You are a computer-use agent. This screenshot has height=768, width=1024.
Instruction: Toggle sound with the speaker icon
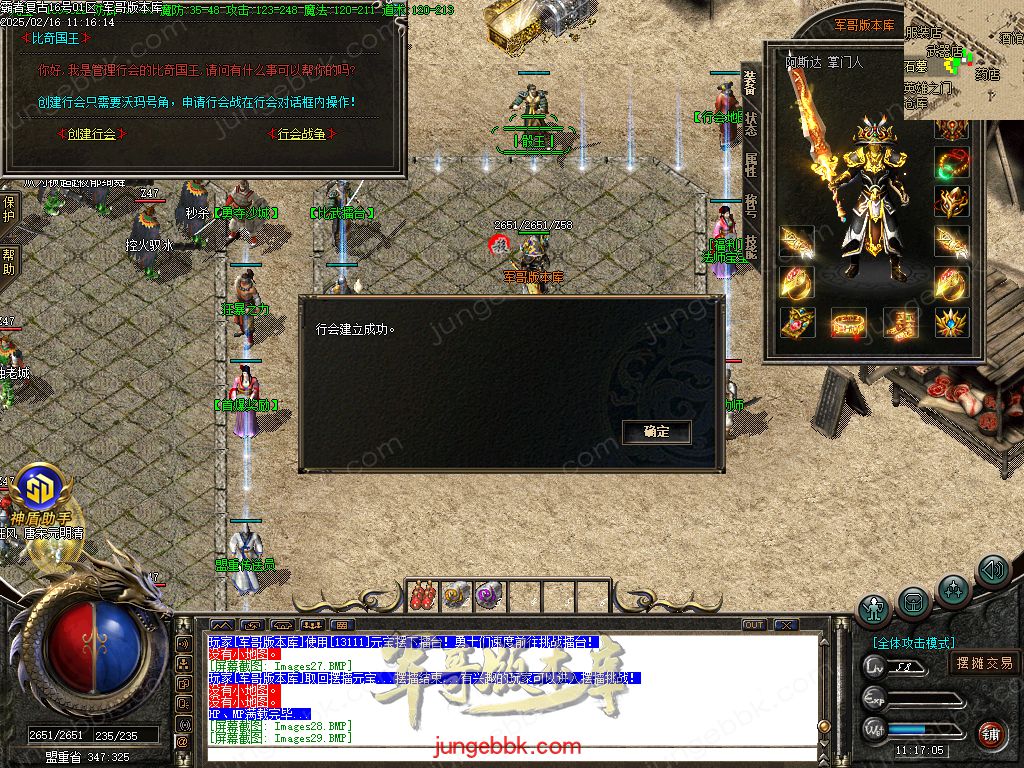(992, 571)
